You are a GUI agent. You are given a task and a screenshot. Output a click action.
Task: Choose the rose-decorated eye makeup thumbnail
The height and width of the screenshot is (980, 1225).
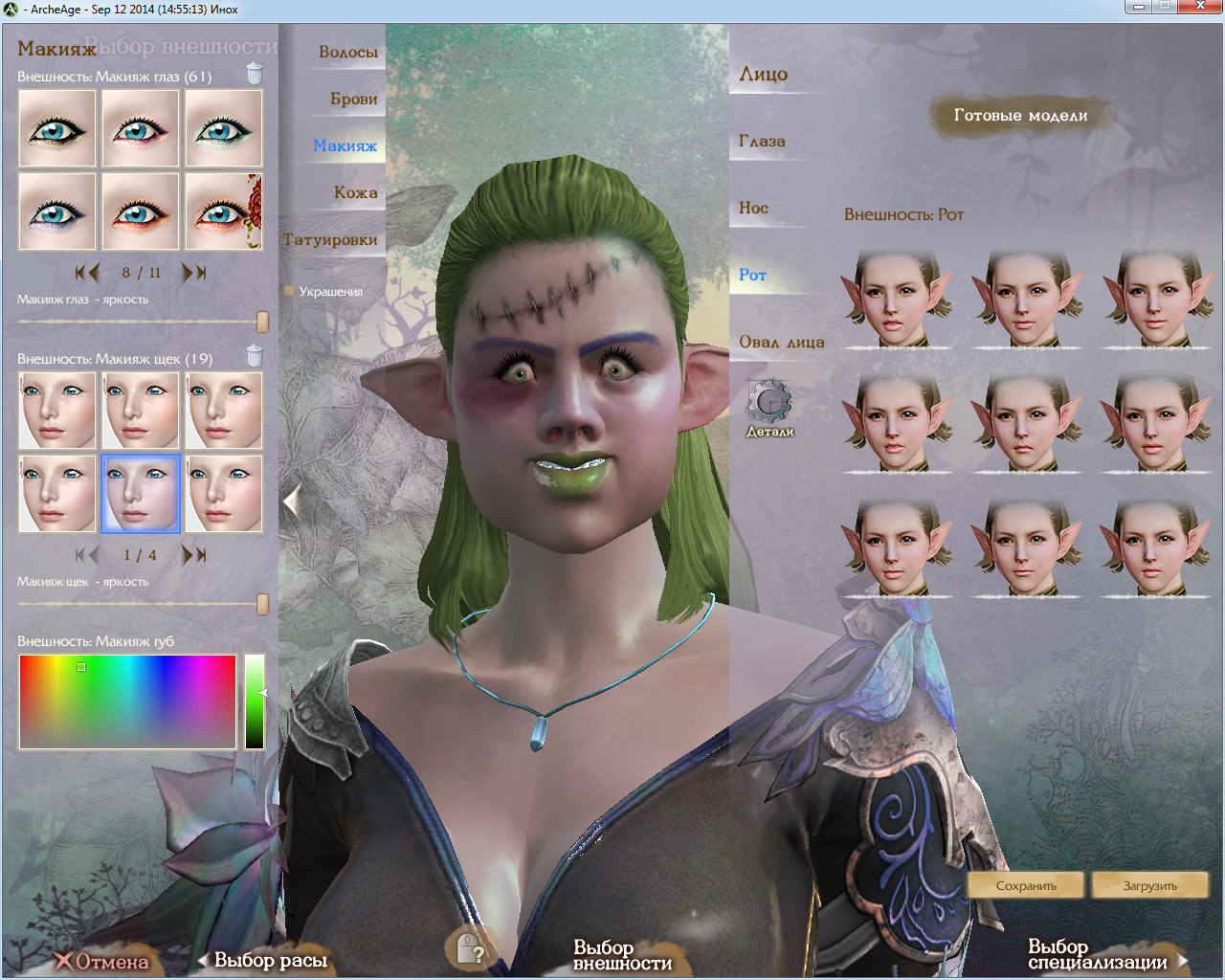point(224,212)
